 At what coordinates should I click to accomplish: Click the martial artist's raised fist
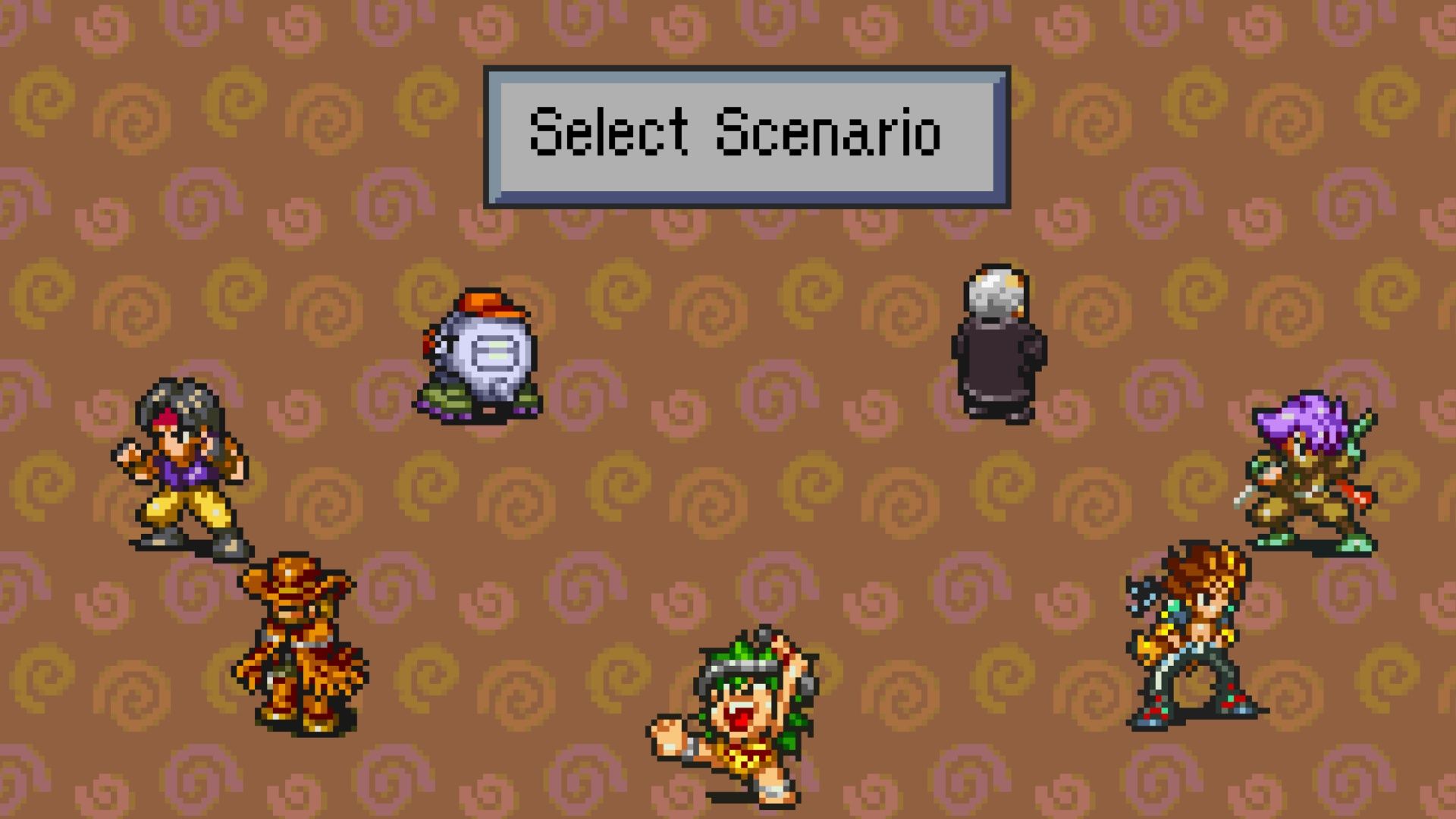point(129,451)
